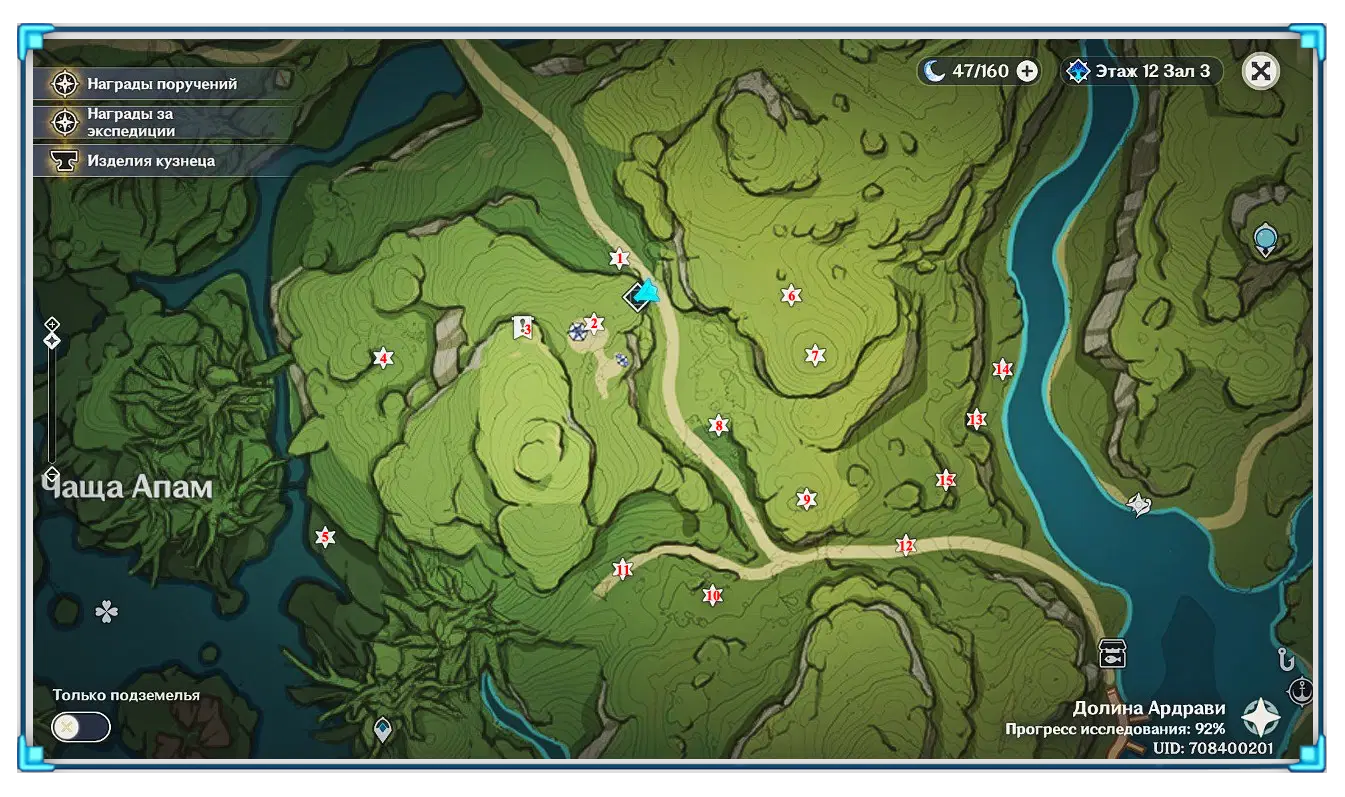This screenshot has height=797, width=1345.
Task: Open the Этаж 12 Зал 3 abyss tracker
Action: click(1142, 71)
